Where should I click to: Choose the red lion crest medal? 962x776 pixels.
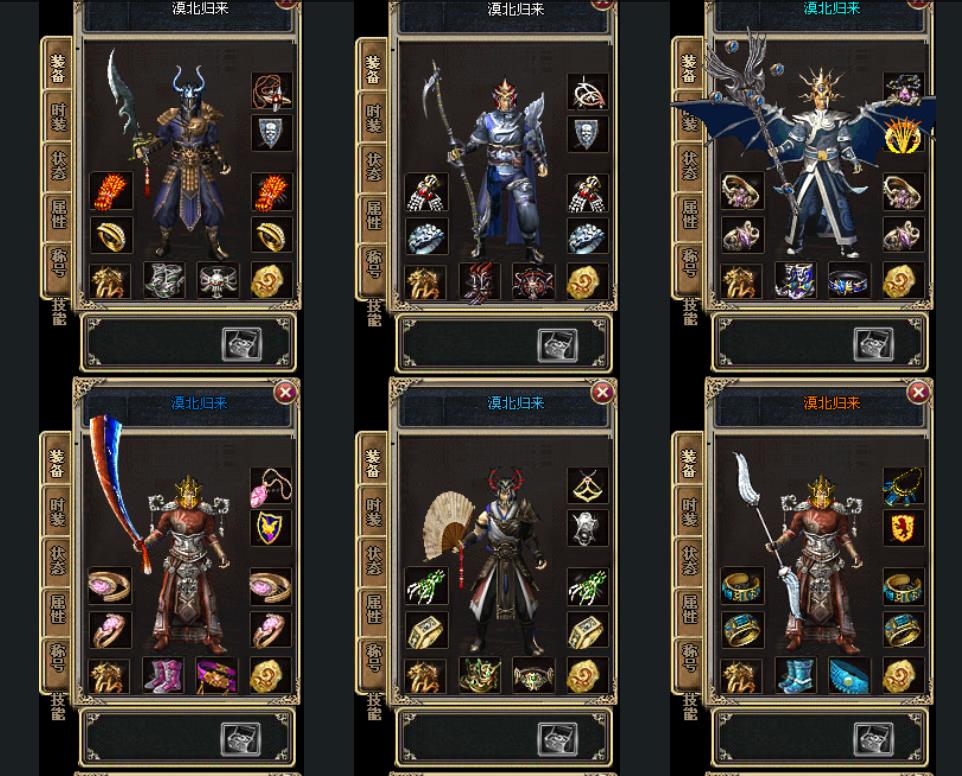point(903,528)
